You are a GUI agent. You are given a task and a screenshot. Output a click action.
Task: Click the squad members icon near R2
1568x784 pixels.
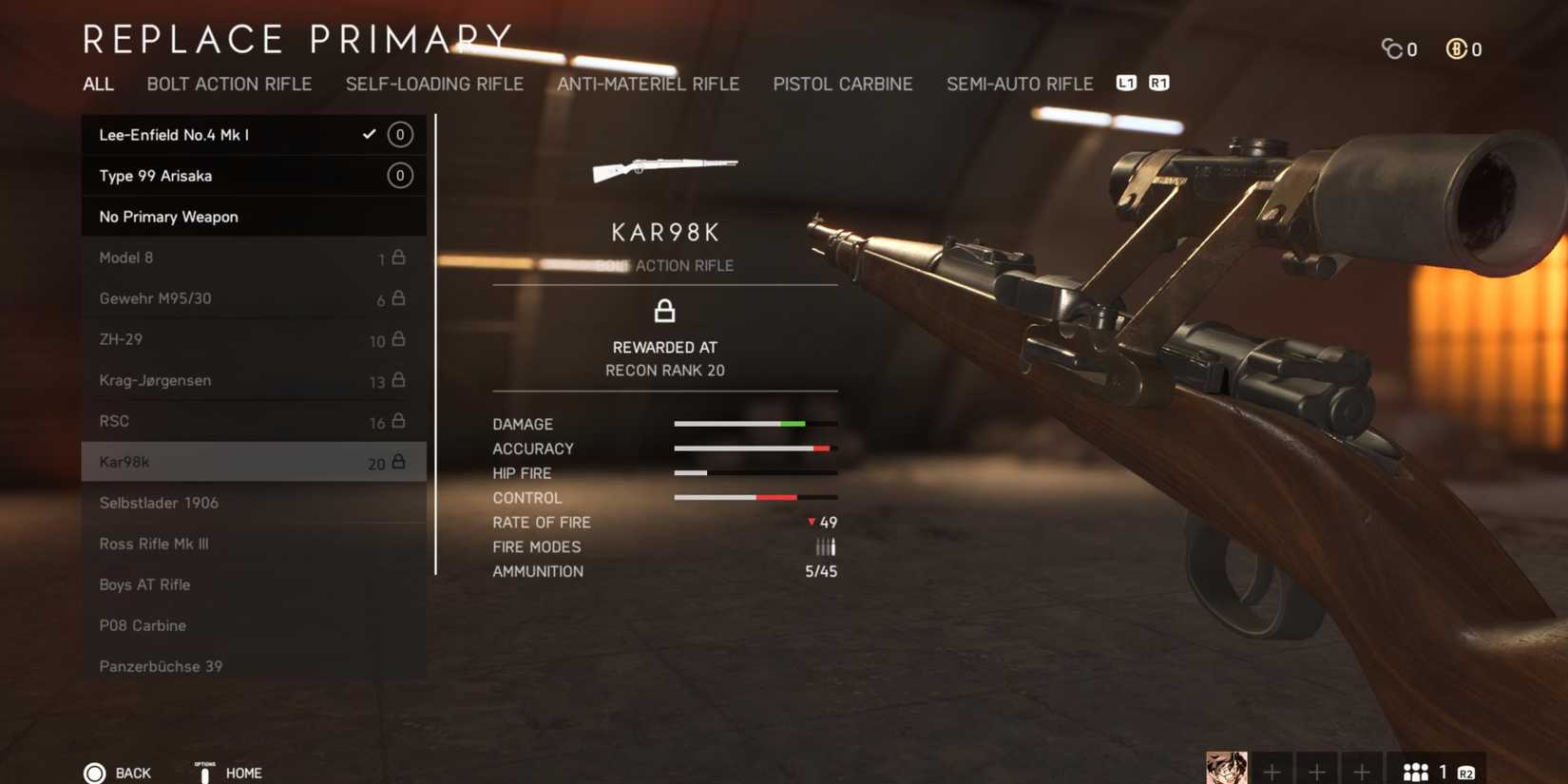(x=1417, y=771)
